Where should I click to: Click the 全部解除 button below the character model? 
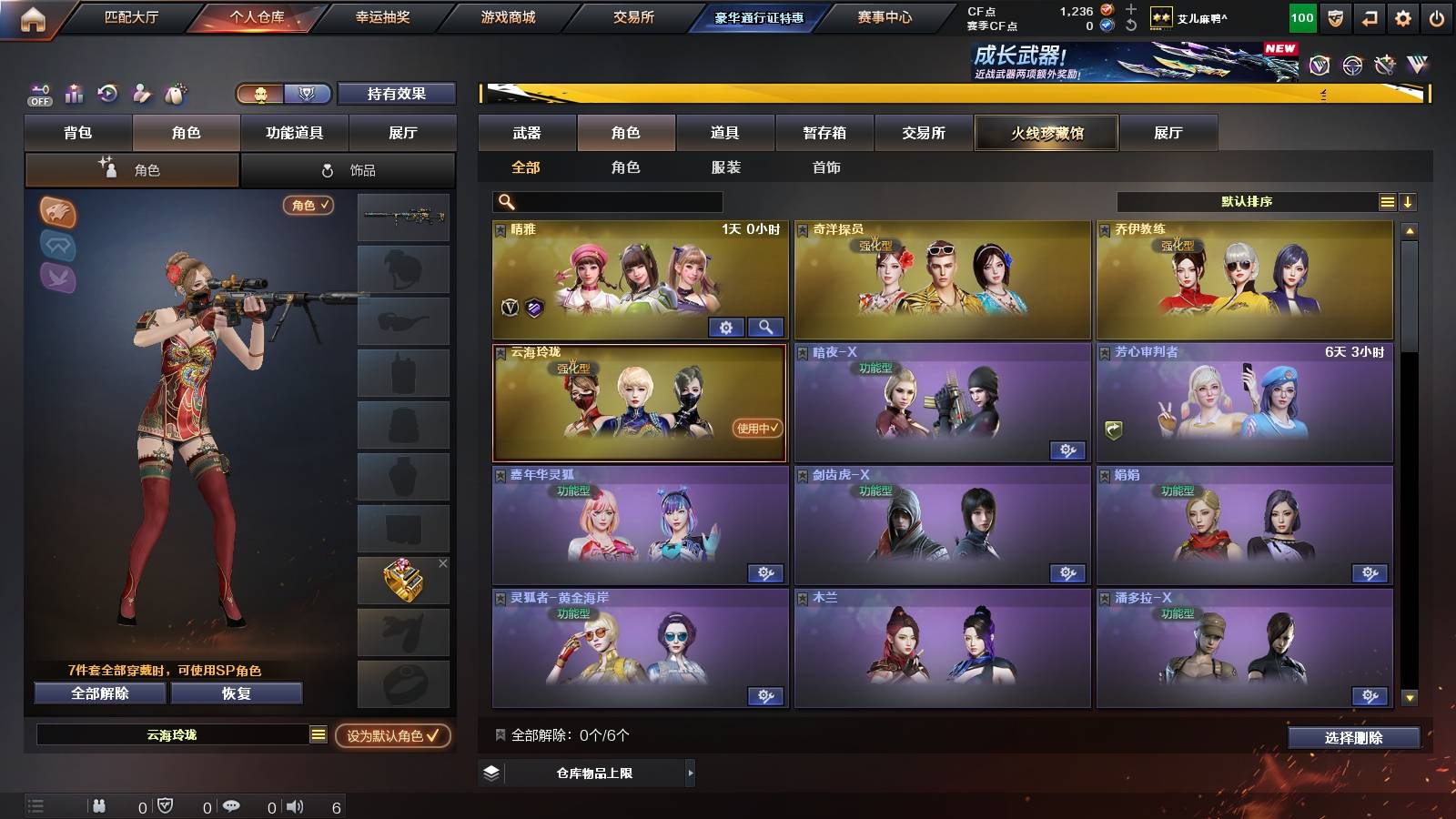[98, 693]
